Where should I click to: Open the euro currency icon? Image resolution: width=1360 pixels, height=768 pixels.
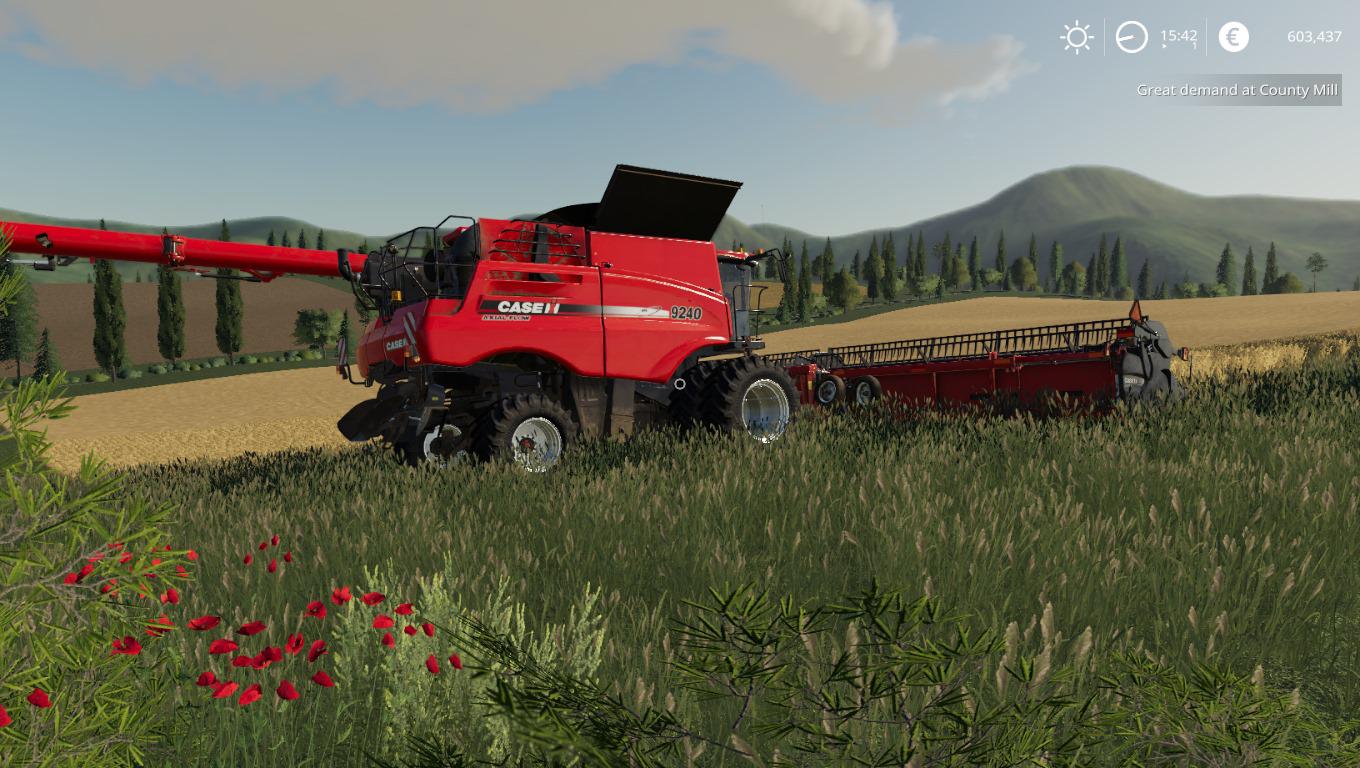click(1233, 37)
